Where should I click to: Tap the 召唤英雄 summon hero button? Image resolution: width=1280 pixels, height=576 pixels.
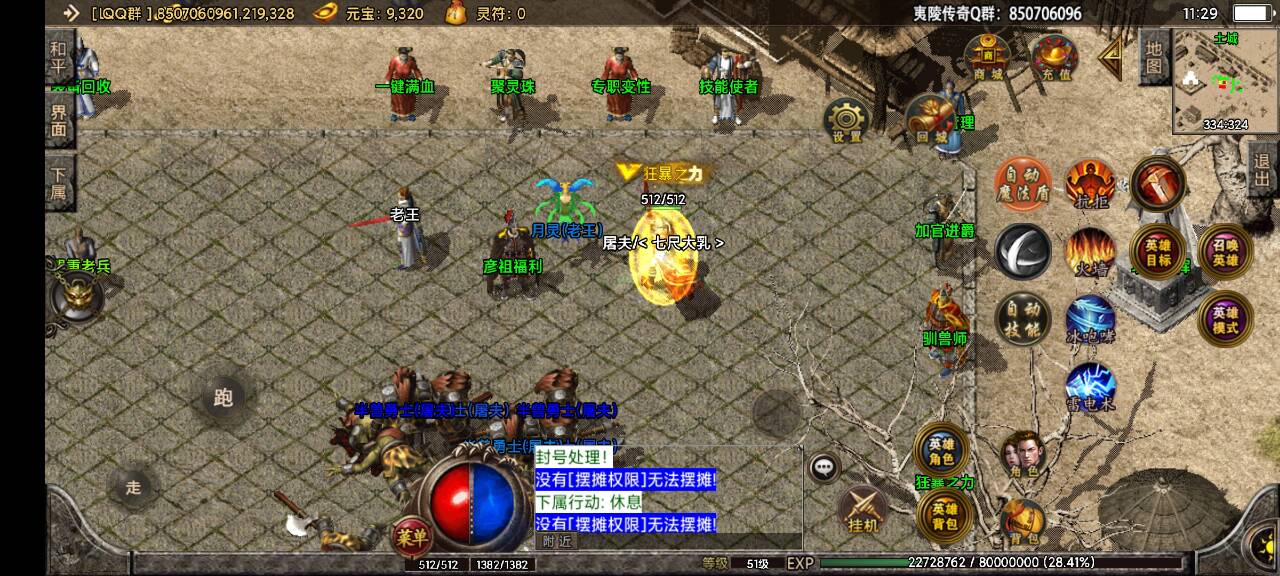[1225, 252]
